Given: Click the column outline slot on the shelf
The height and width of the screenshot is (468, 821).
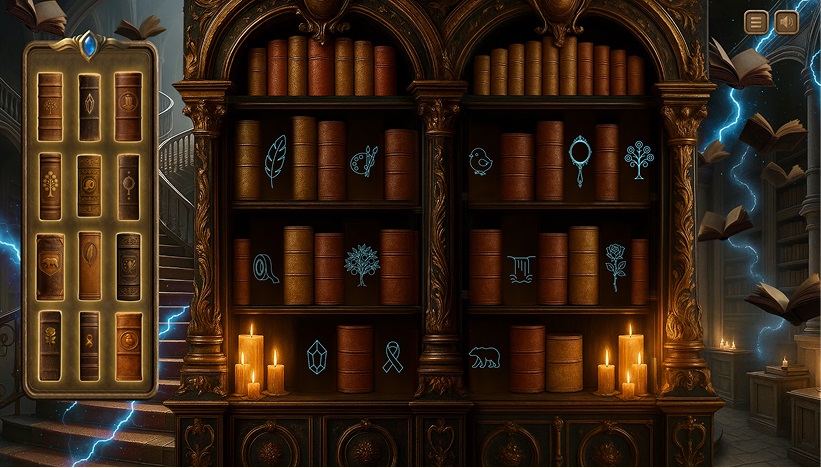Looking at the screenshot, I should pyautogui.click(x=520, y=268).
